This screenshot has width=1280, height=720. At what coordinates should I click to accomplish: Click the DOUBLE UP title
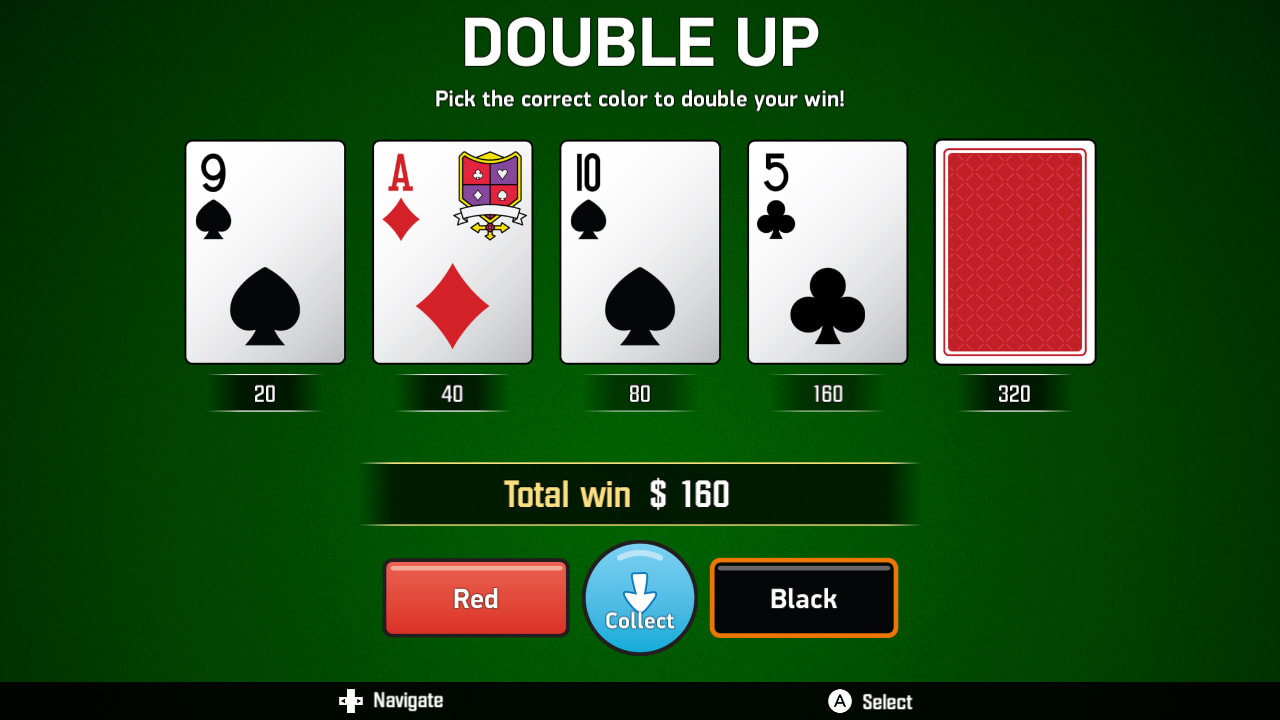tap(640, 42)
